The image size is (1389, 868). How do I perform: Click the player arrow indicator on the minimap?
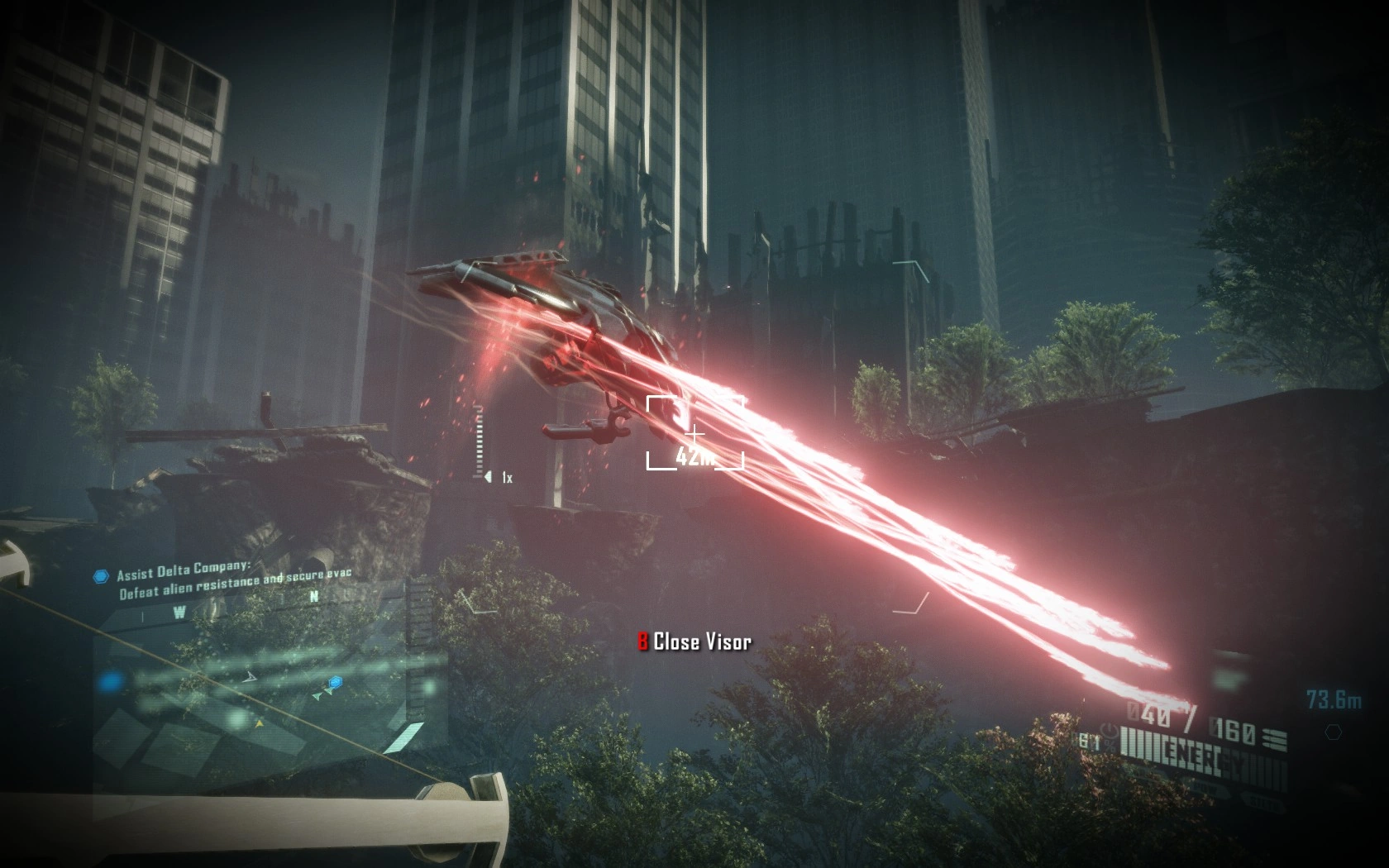(250, 676)
